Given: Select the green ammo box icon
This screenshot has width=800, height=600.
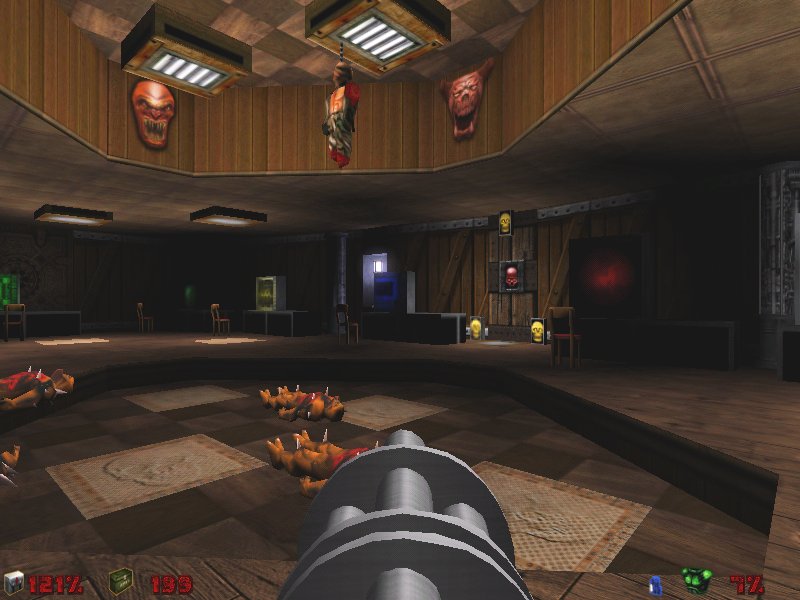Looking at the screenshot, I should [121, 581].
